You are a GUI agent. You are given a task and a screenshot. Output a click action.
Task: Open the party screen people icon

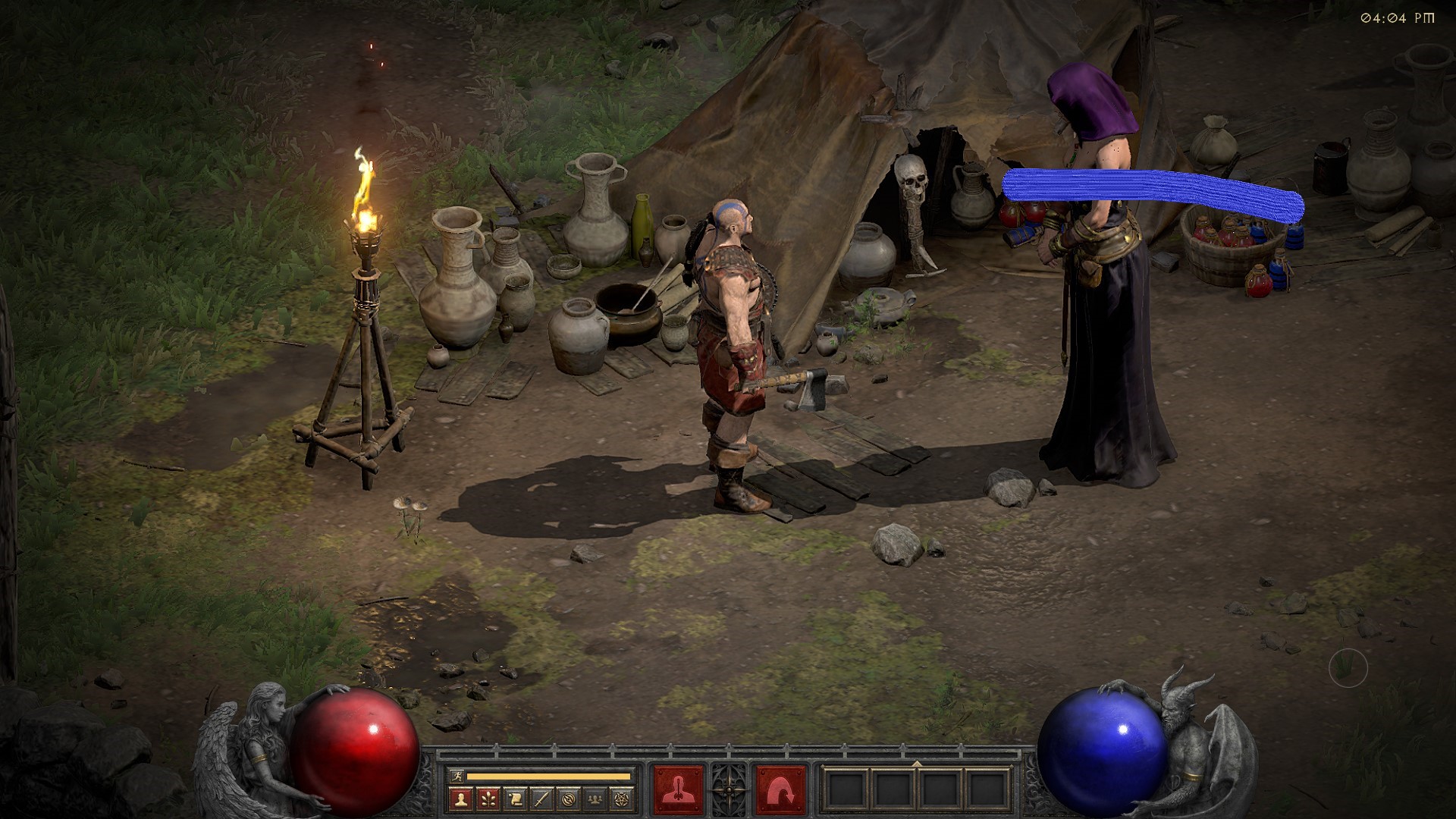point(595,798)
